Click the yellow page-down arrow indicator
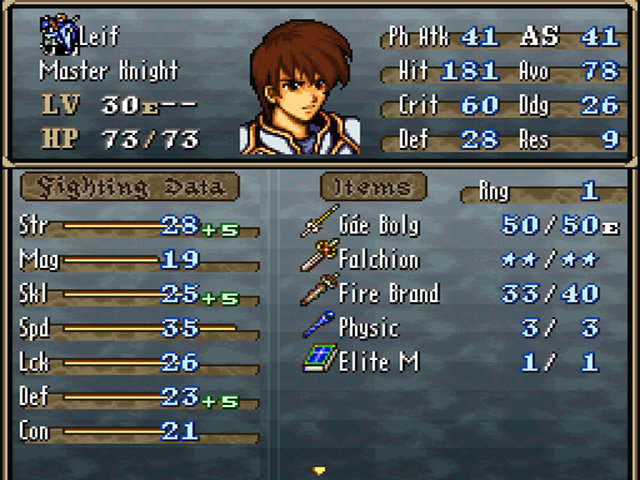 click(320, 469)
